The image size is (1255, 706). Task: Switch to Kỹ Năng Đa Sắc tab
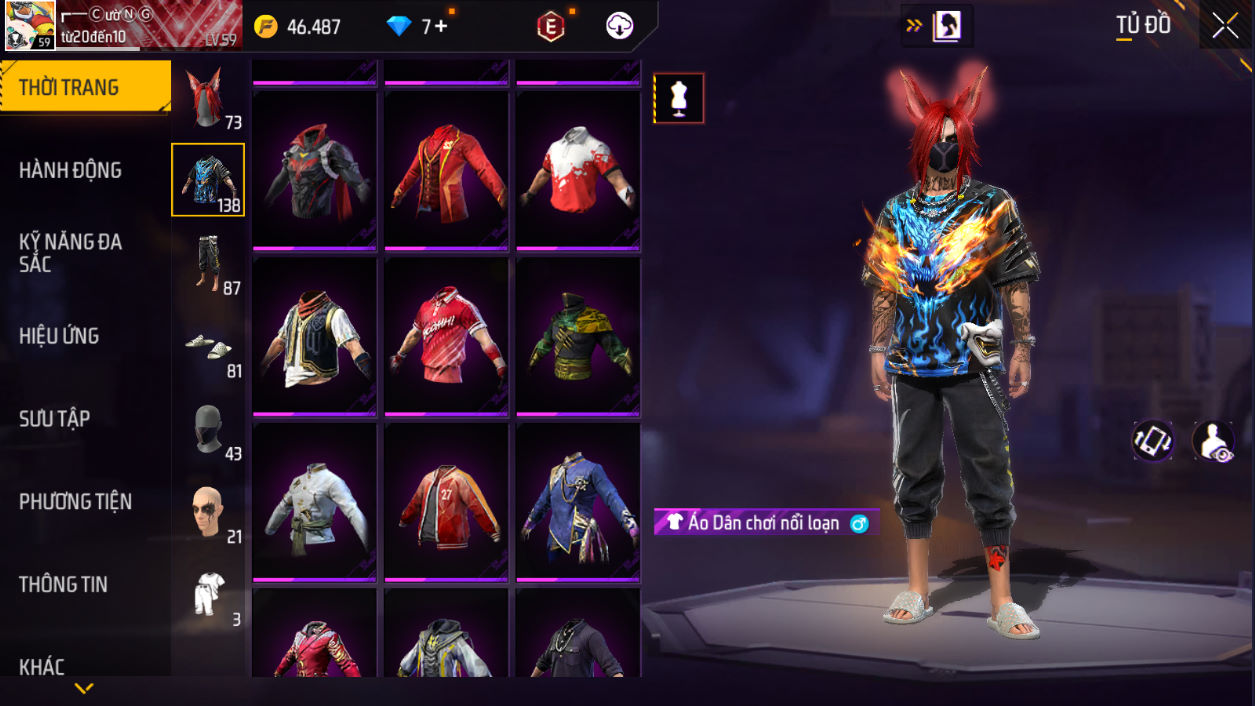tap(70, 252)
